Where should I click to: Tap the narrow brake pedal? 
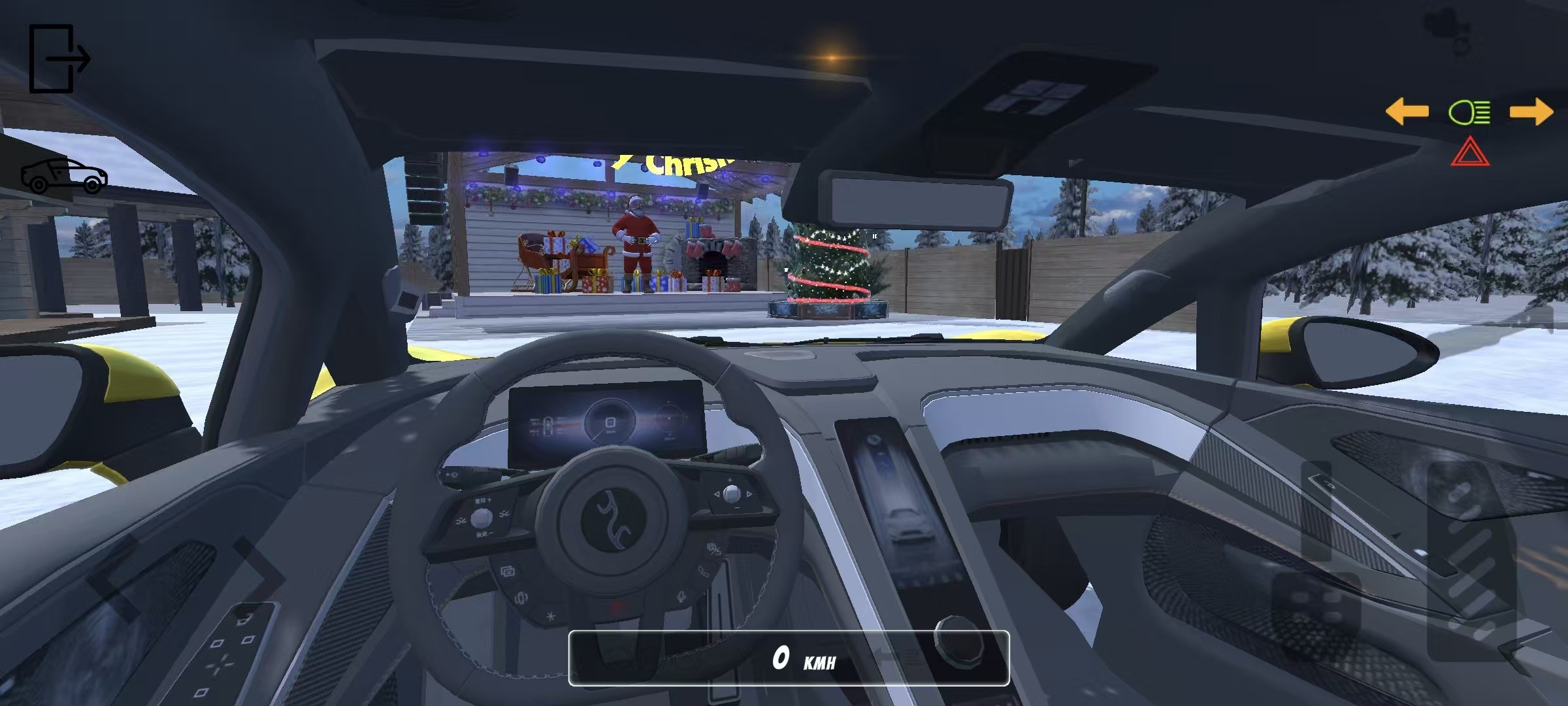pos(1316,510)
